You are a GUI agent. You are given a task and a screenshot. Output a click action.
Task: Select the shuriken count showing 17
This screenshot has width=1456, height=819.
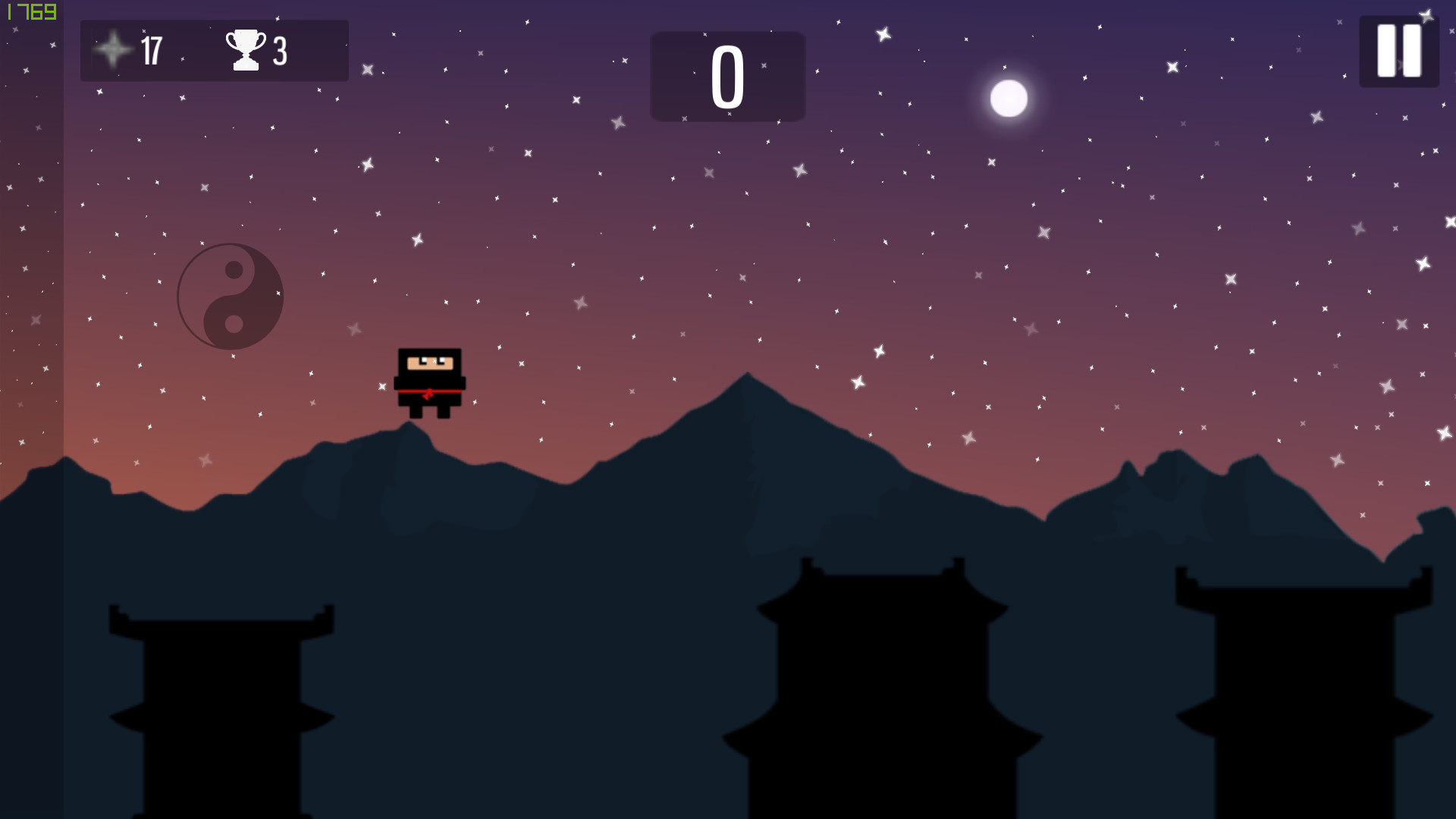click(x=152, y=51)
